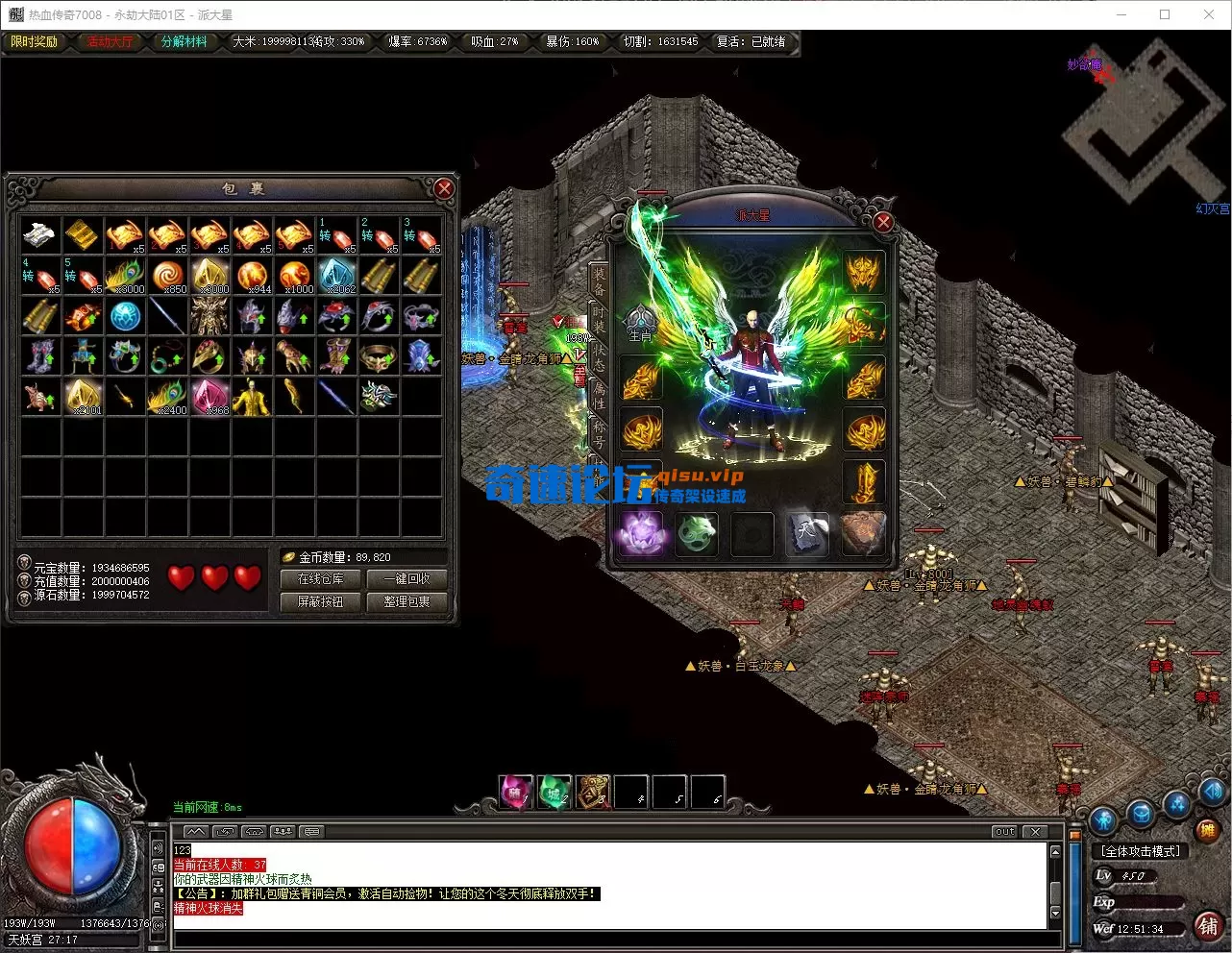Close the 包裹 inventory window
The width and height of the screenshot is (1232, 953).
tap(443, 188)
